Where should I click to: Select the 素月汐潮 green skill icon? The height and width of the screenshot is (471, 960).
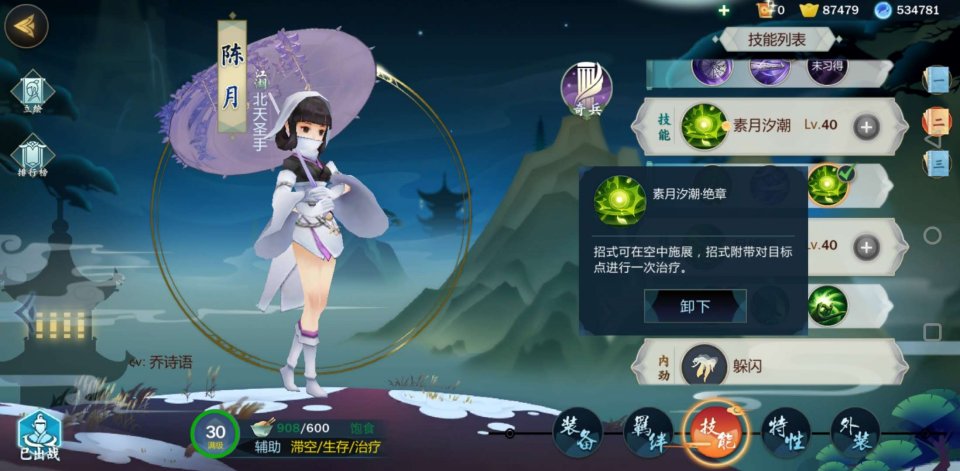pyautogui.click(x=704, y=127)
